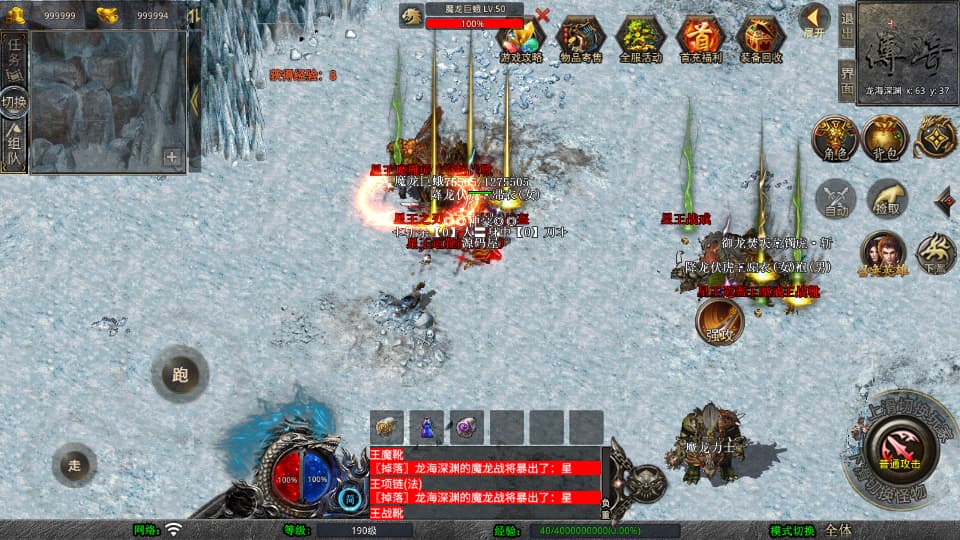Open the 物品寄售 consignment shop
This screenshot has height=540, width=960.
(580, 38)
